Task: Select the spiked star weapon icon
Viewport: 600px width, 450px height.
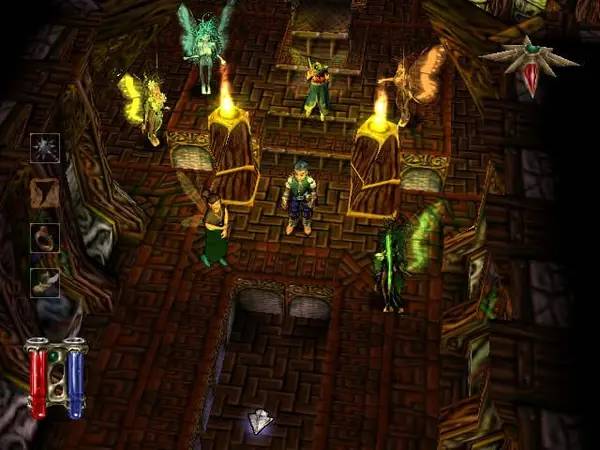Action: coord(45,148)
